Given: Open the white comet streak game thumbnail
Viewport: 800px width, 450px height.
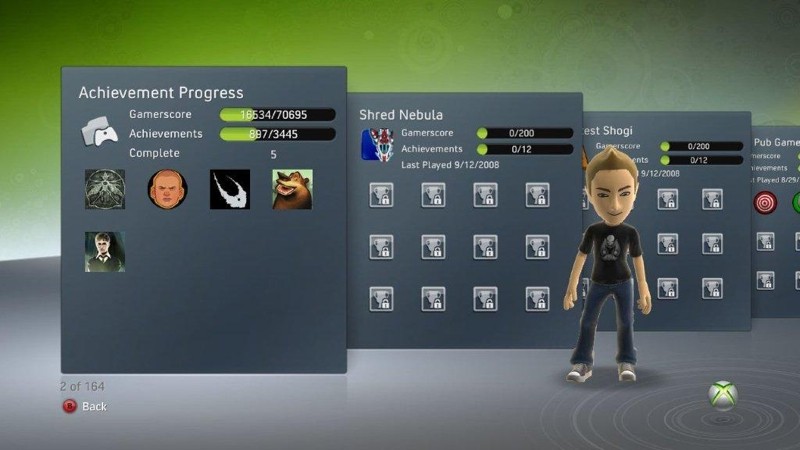Looking at the screenshot, I should tap(230, 189).
